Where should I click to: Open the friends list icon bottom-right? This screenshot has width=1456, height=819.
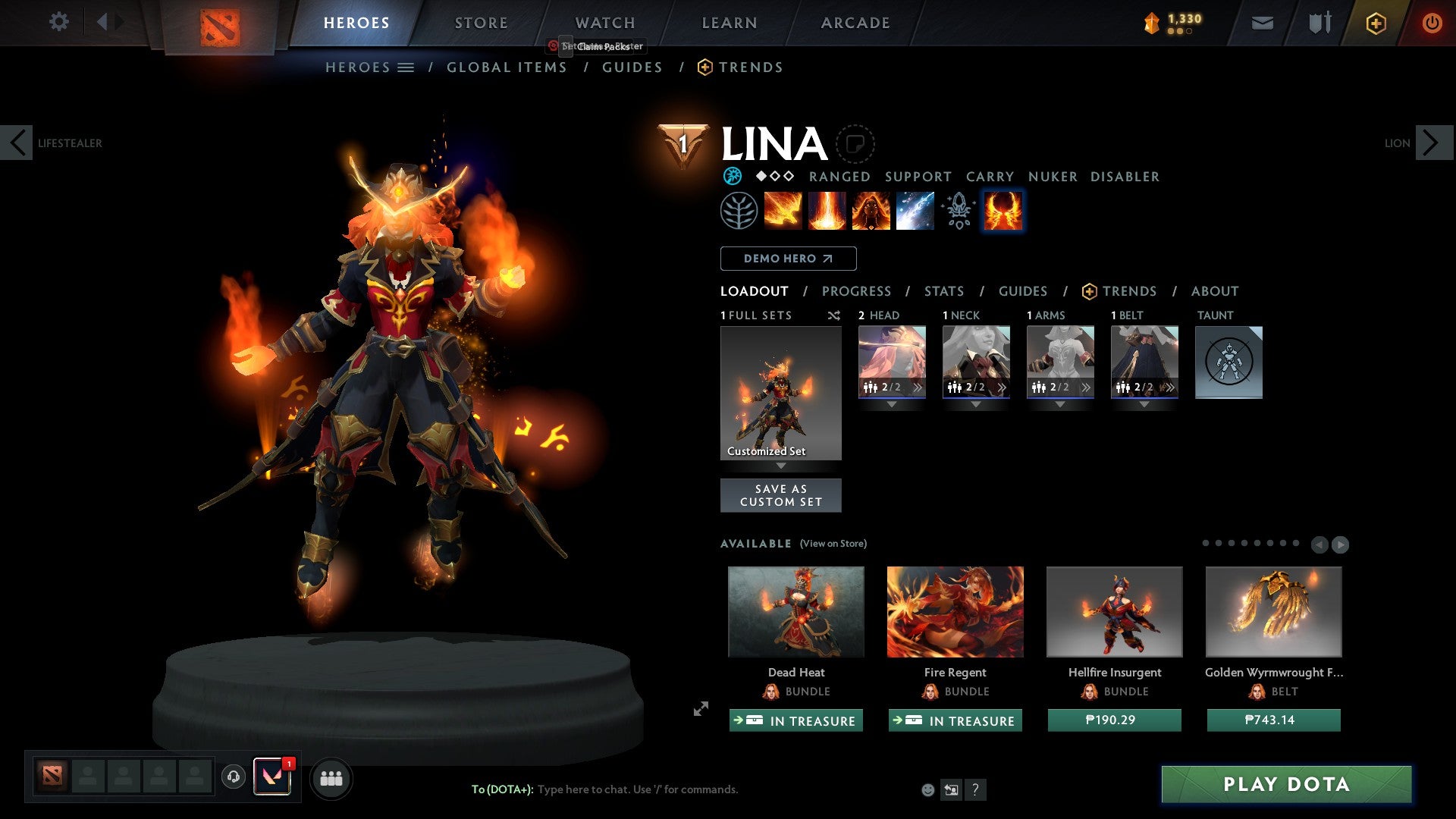click(x=331, y=777)
